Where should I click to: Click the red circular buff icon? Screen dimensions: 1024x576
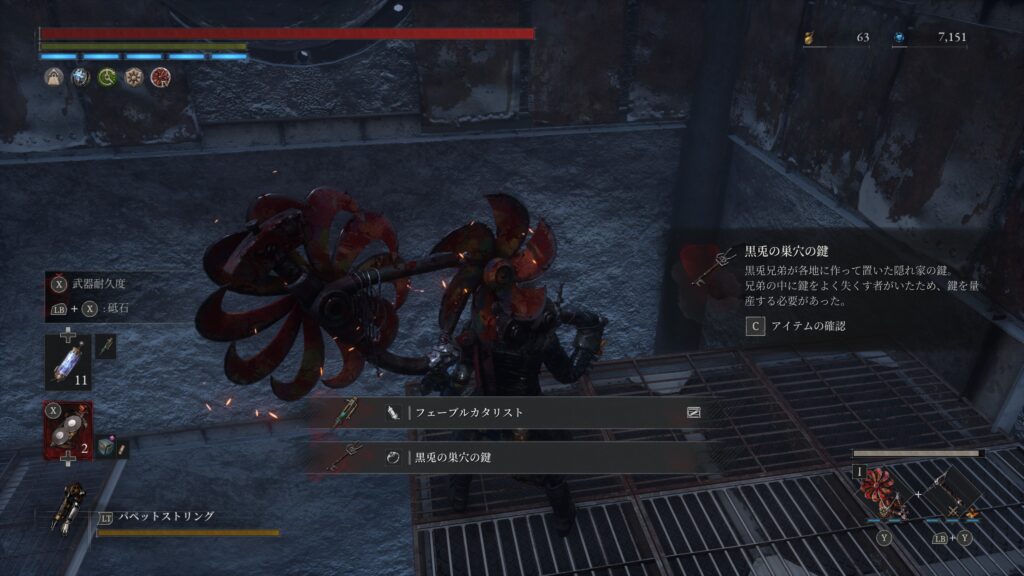pyautogui.click(x=160, y=77)
